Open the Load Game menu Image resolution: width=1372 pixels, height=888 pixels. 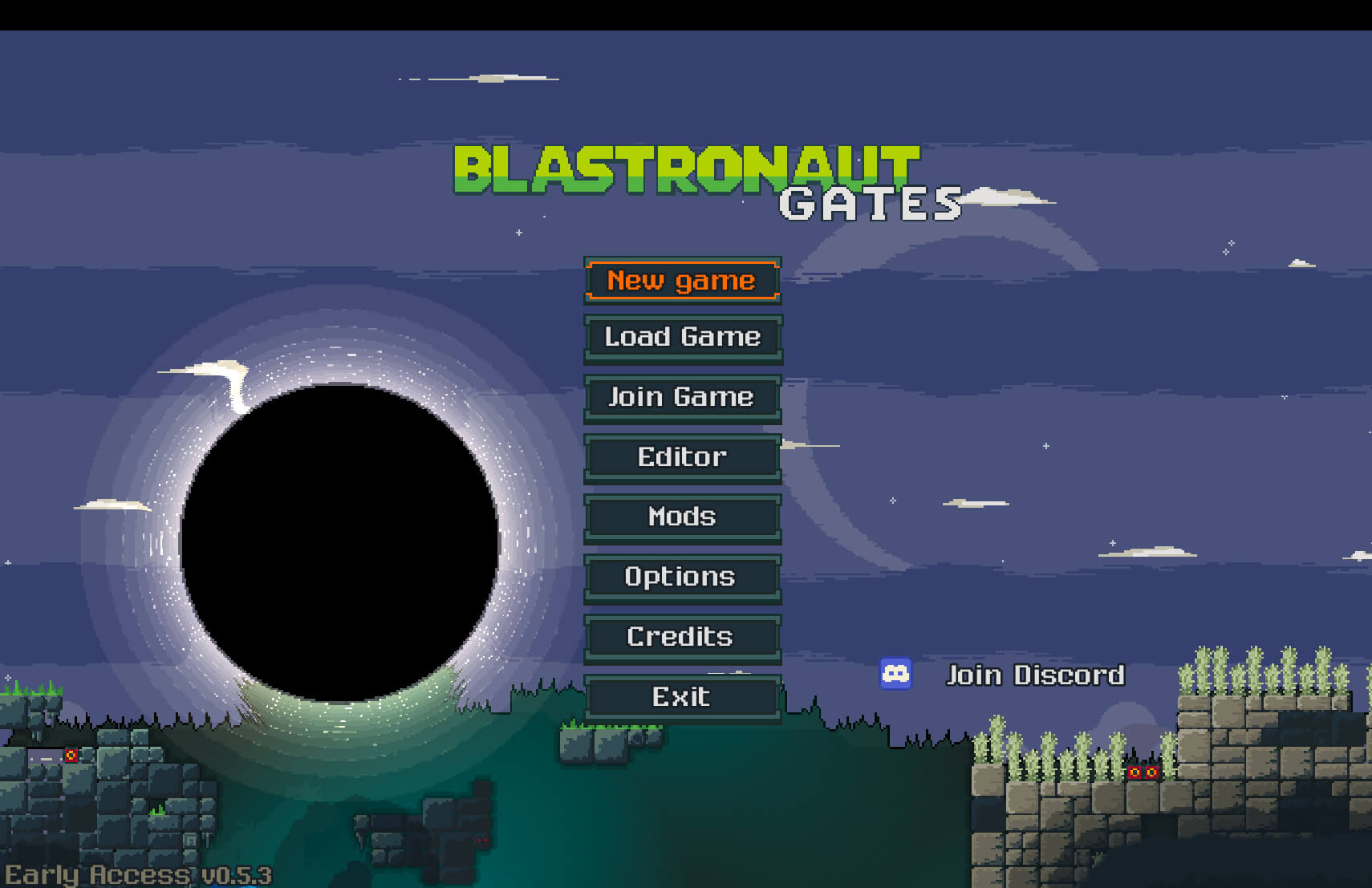pos(682,337)
